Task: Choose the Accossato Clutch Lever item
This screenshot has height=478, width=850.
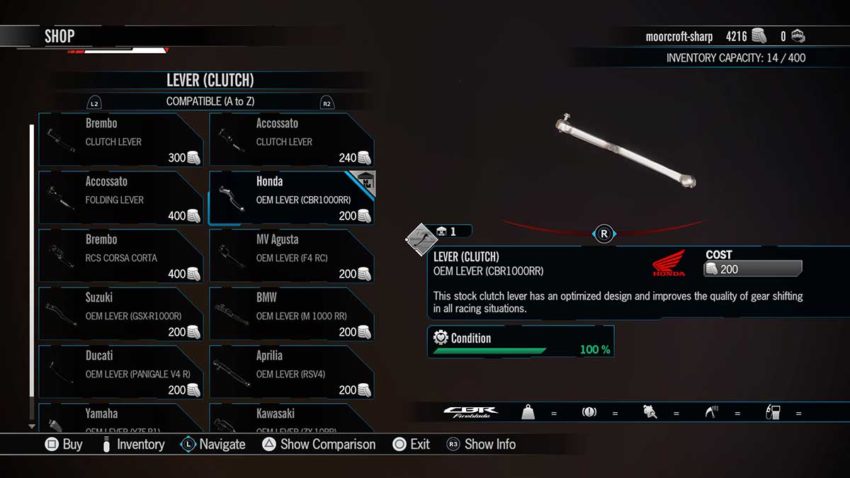Action: [x=291, y=140]
